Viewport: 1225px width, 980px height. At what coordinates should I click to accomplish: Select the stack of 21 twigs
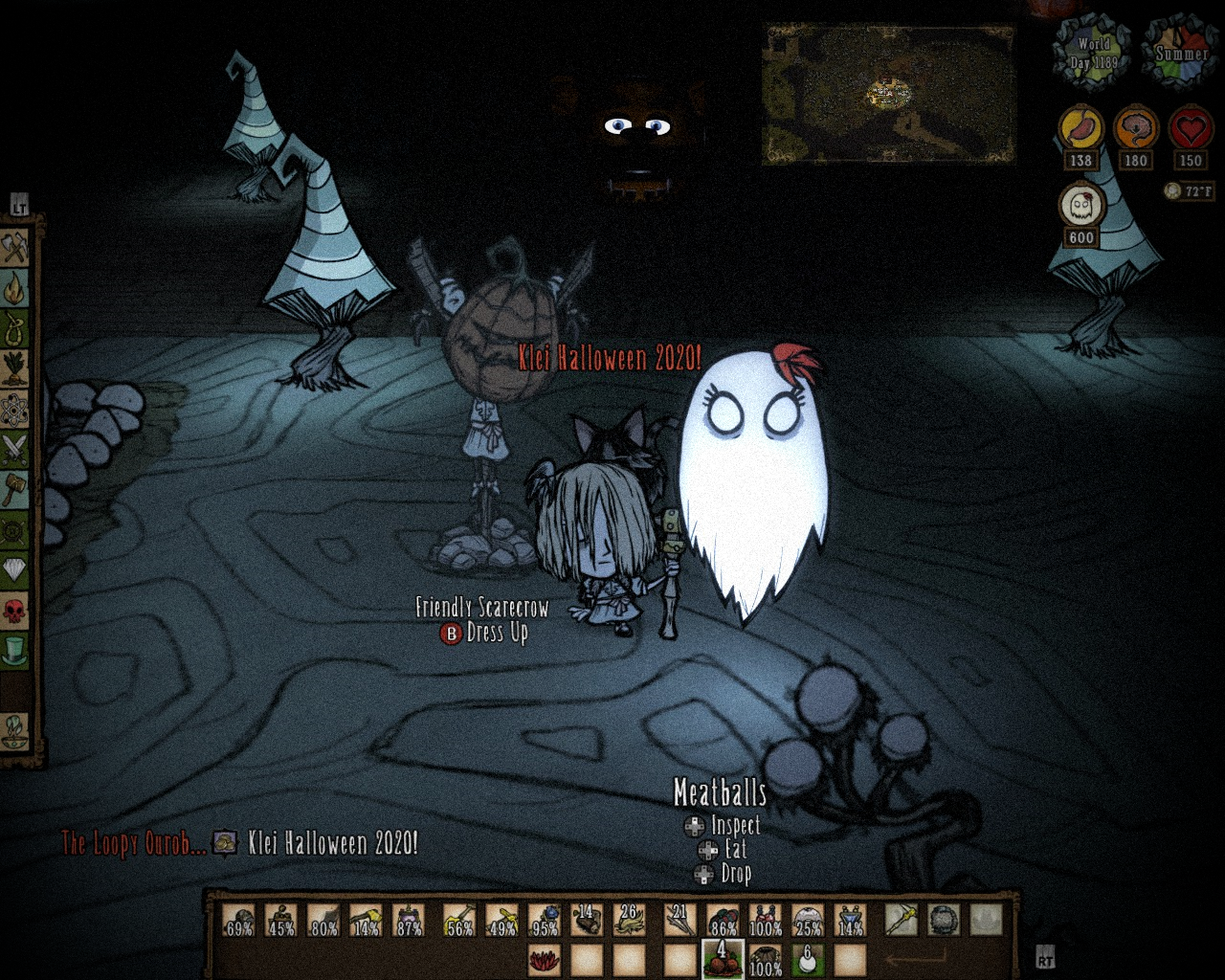(680, 921)
